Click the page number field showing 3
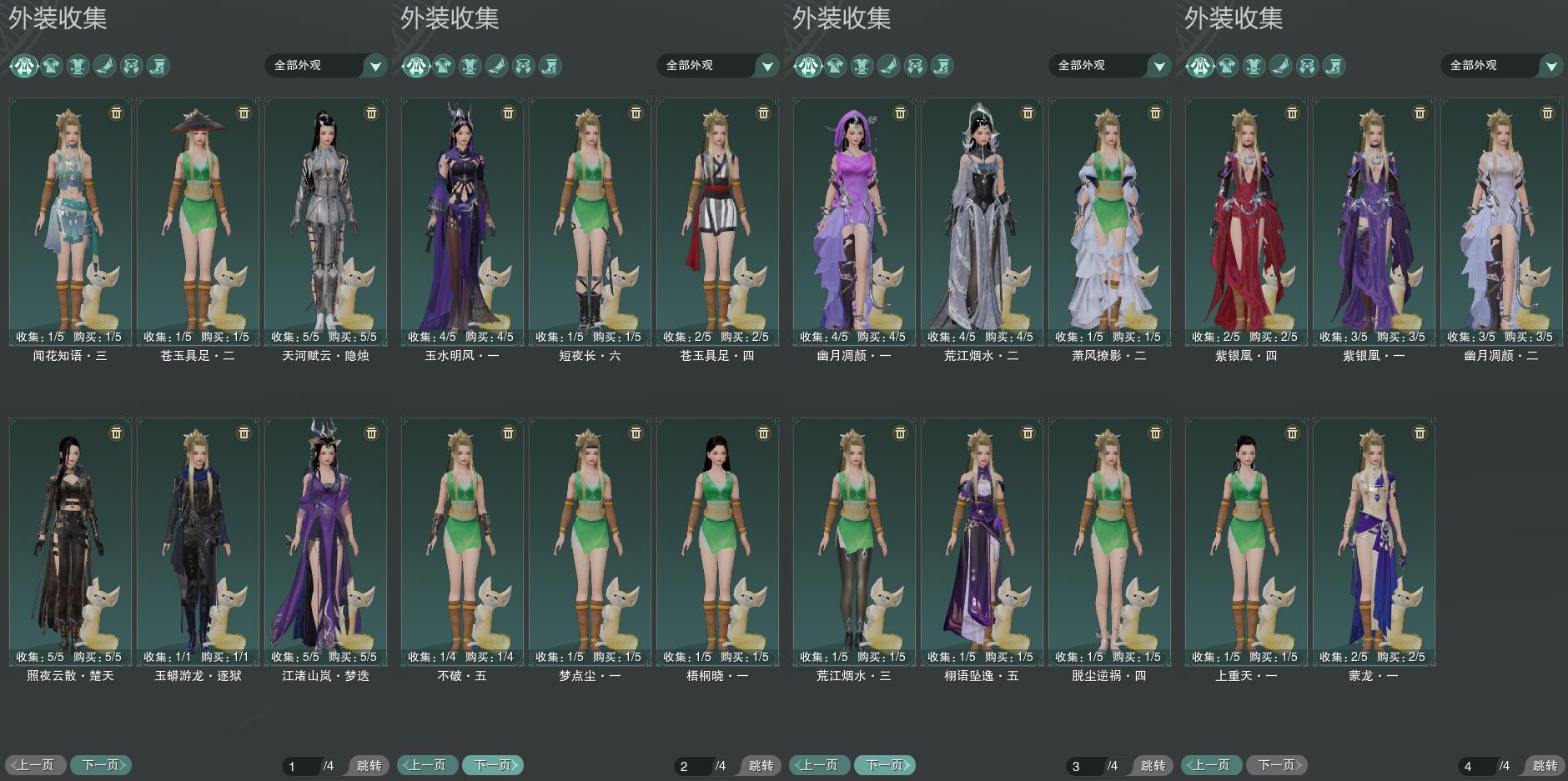The height and width of the screenshot is (781, 1568). (1083, 766)
